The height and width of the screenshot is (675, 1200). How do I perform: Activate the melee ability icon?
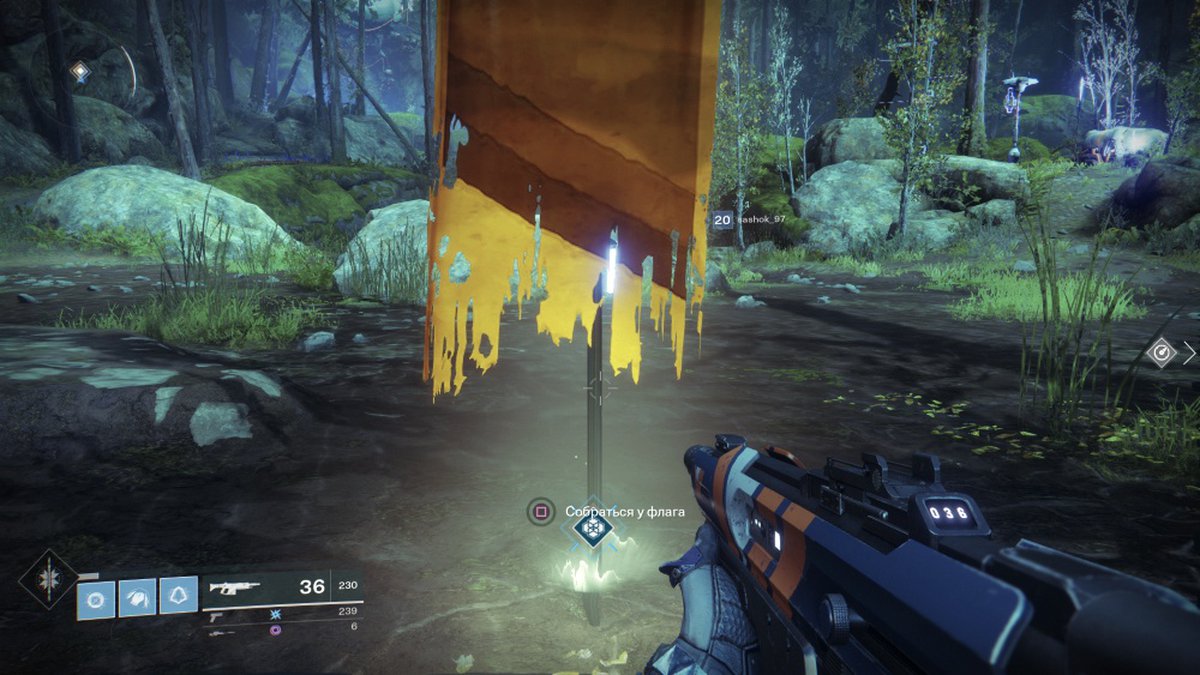[x=137, y=598]
